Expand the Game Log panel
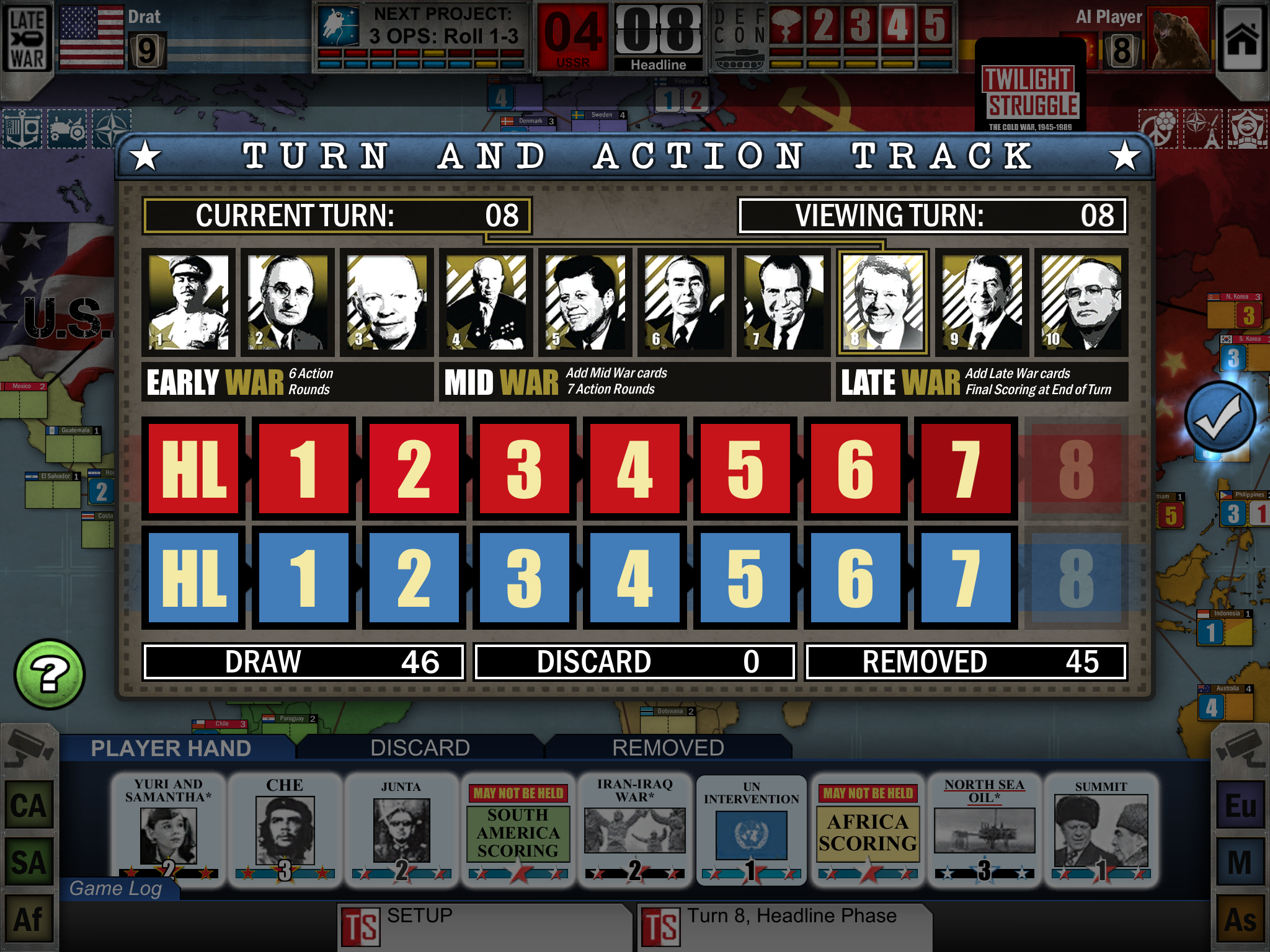This screenshot has width=1270, height=952. tap(116, 888)
